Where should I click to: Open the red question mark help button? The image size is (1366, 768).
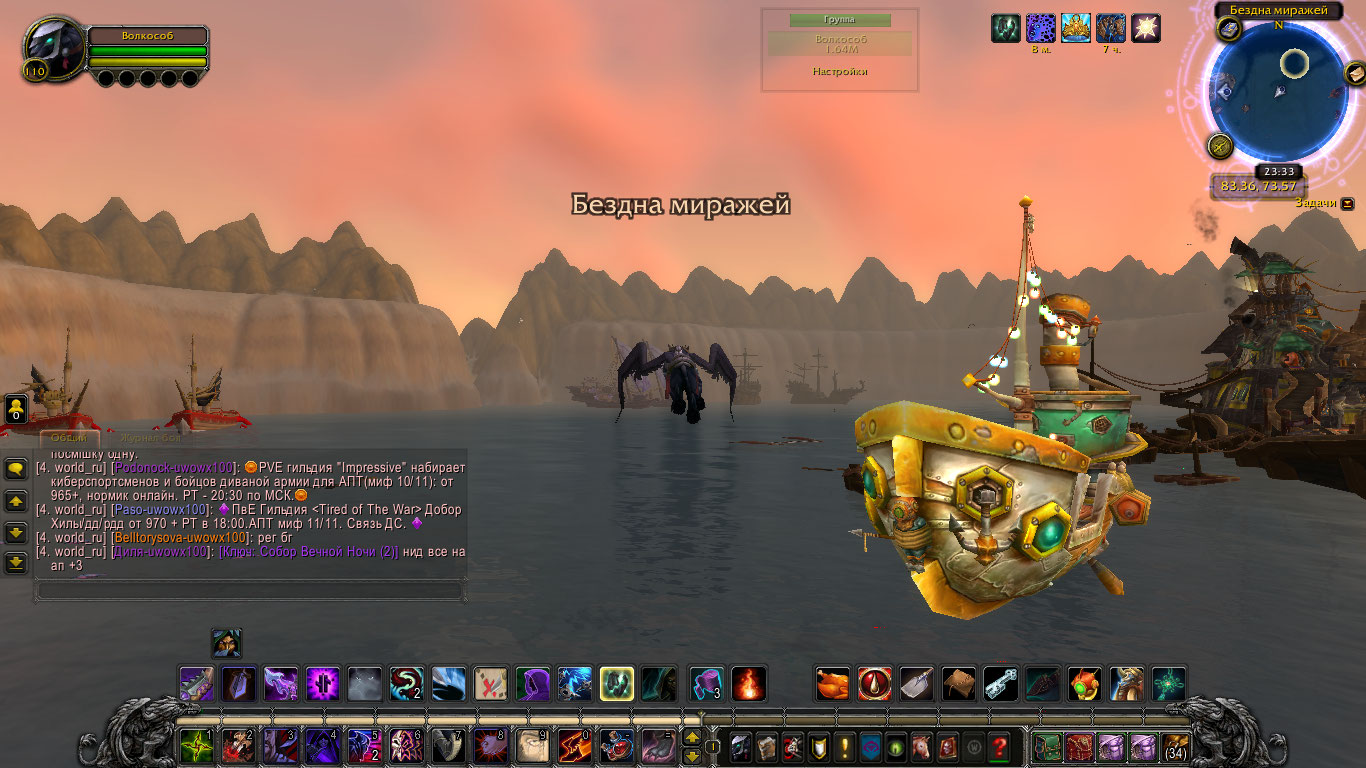[998, 747]
